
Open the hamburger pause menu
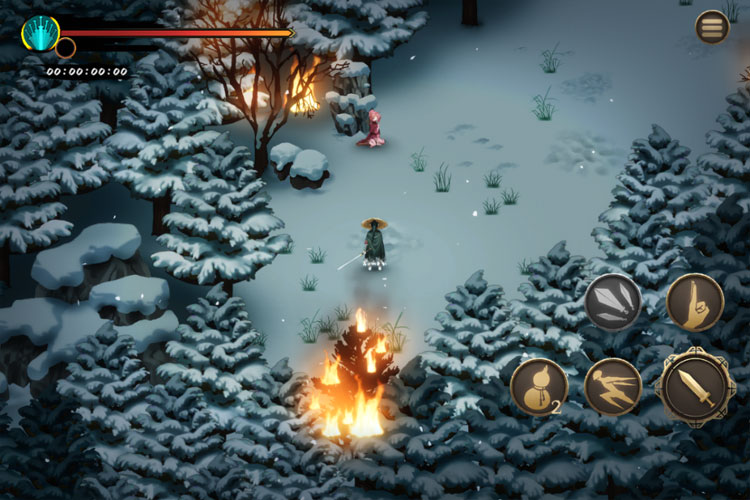point(712,27)
